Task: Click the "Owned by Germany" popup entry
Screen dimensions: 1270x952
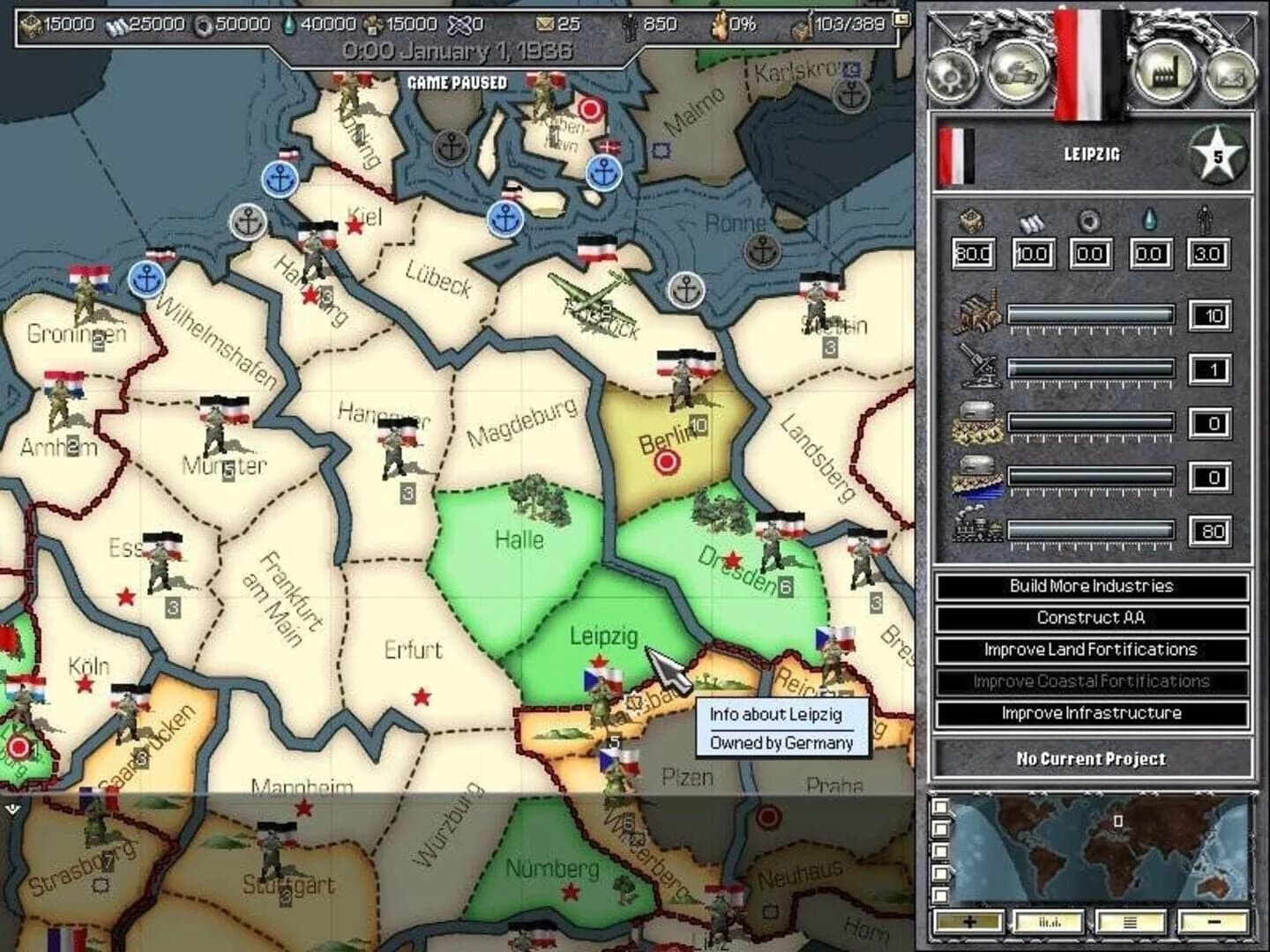Action: [x=780, y=743]
